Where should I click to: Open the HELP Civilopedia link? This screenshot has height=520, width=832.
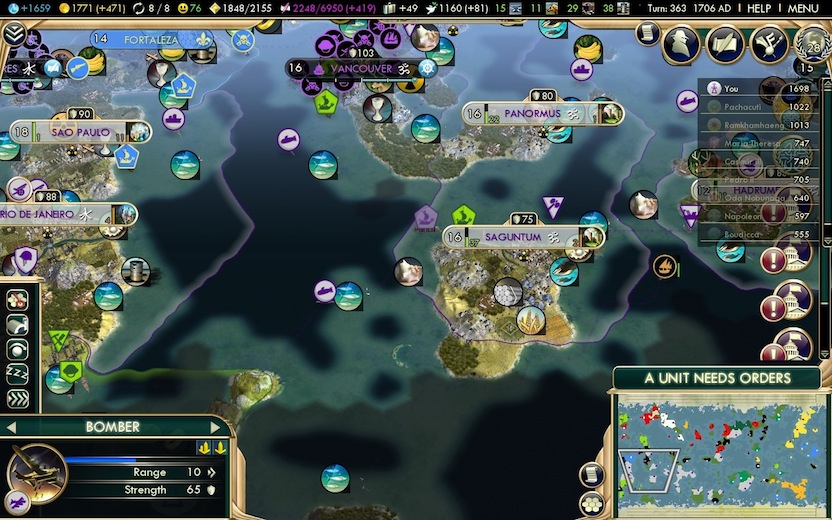click(759, 8)
